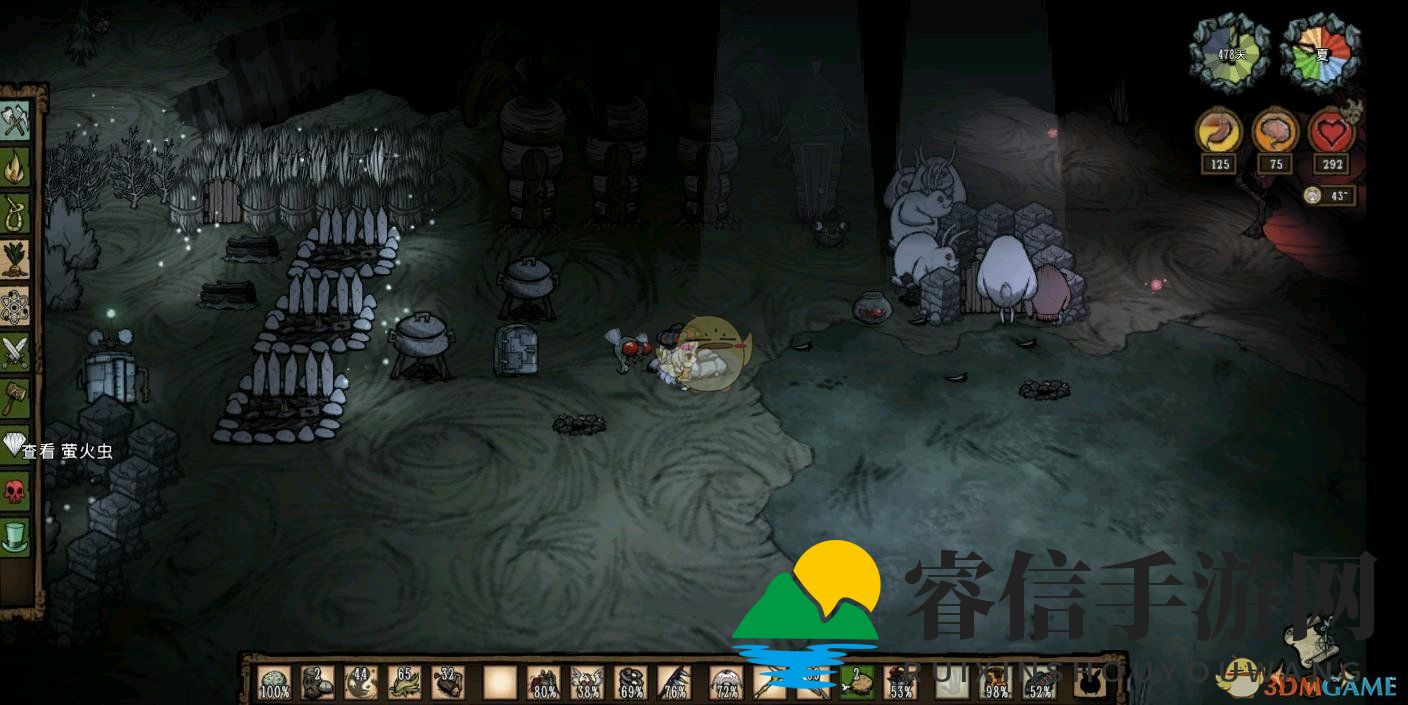
Task: Open the Fire crafting tab
Action: [16, 166]
